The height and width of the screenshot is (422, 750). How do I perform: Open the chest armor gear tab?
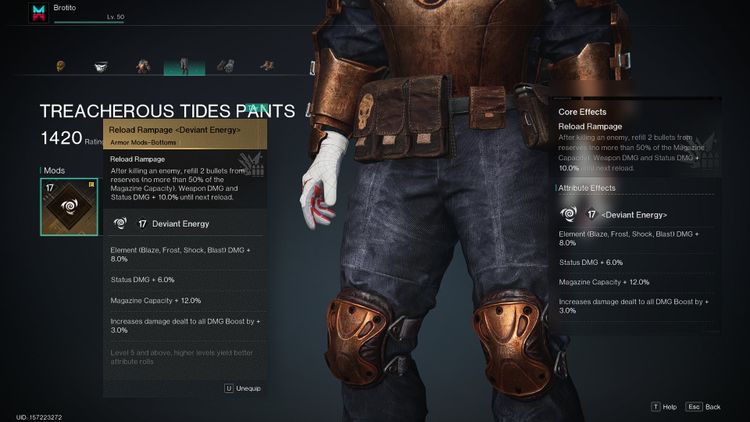point(144,68)
